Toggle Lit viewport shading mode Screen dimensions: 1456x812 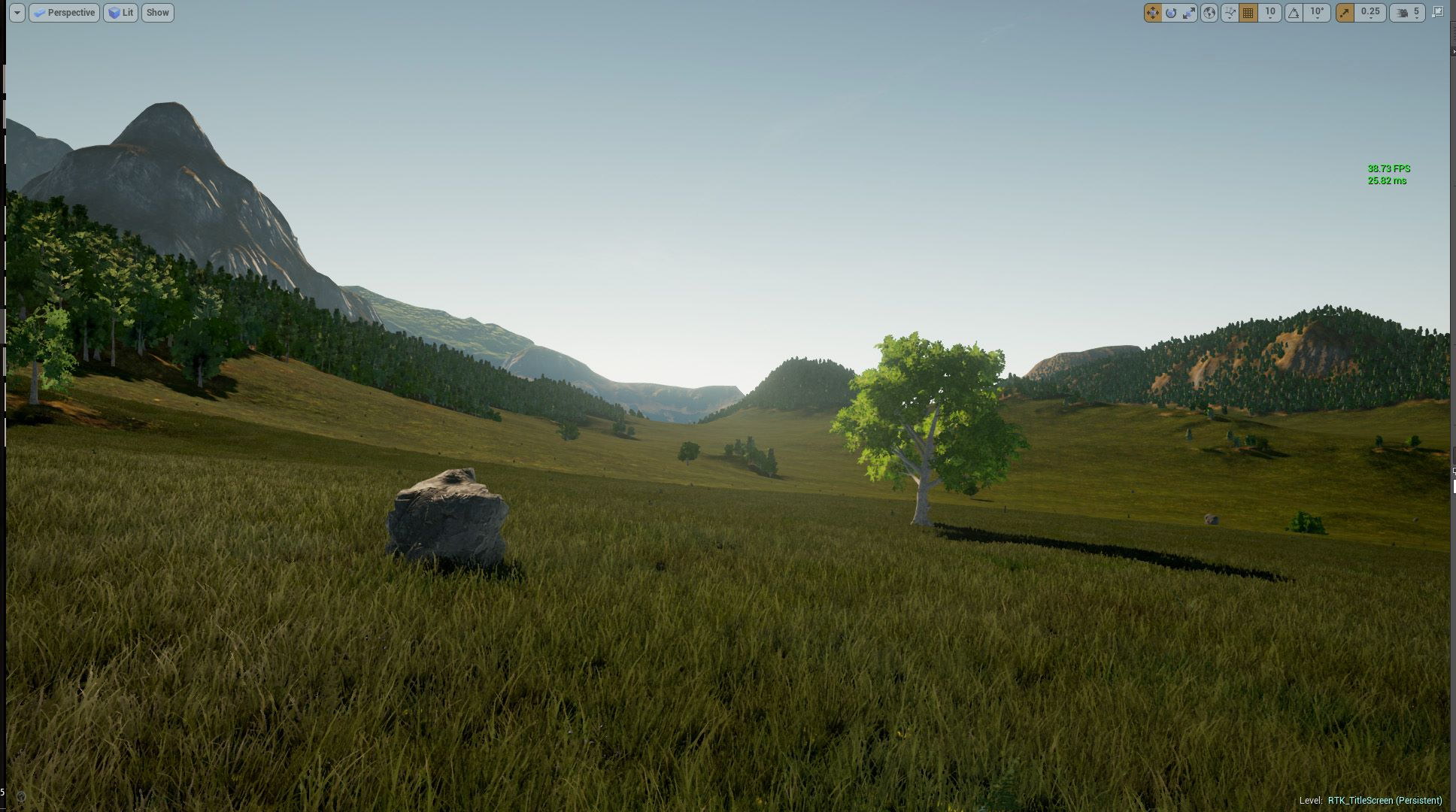(120, 12)
